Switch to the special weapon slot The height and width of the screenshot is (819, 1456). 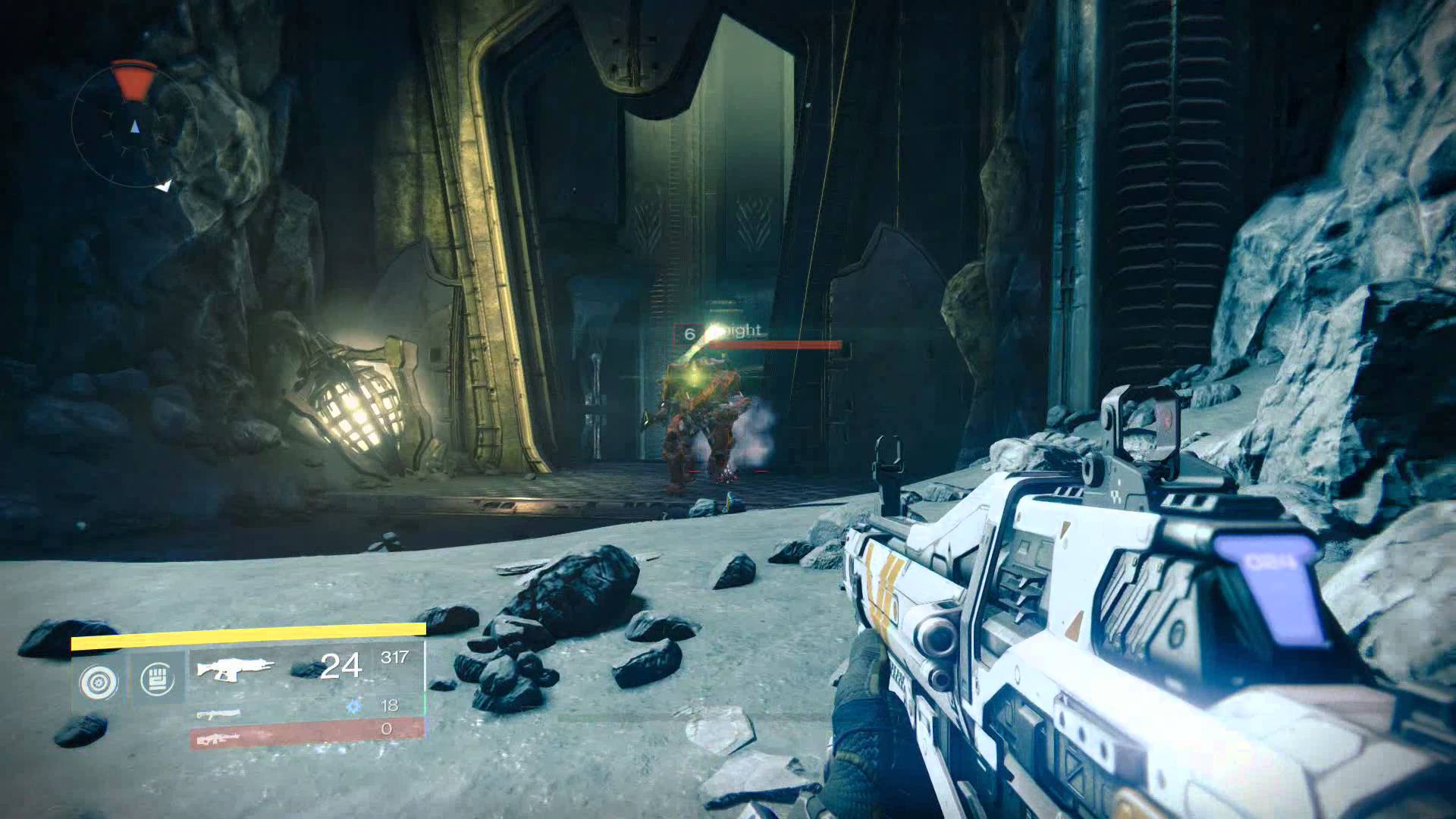[x=220, y=713]
